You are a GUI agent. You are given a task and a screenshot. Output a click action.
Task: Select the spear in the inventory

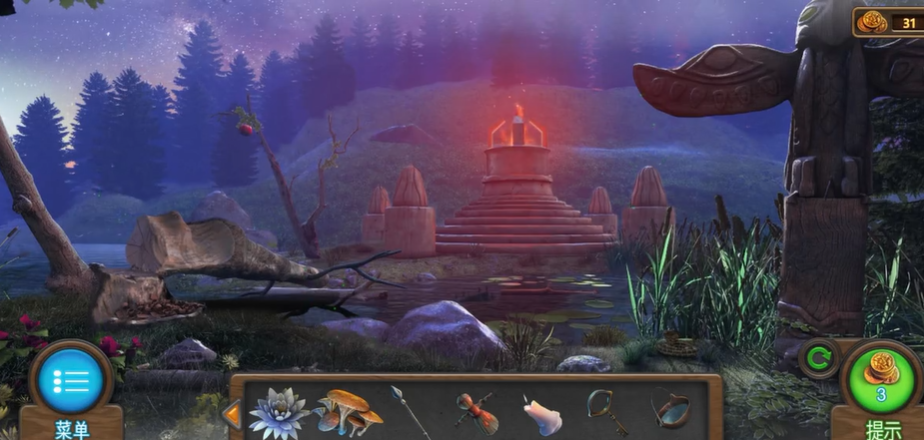[410, 411]
